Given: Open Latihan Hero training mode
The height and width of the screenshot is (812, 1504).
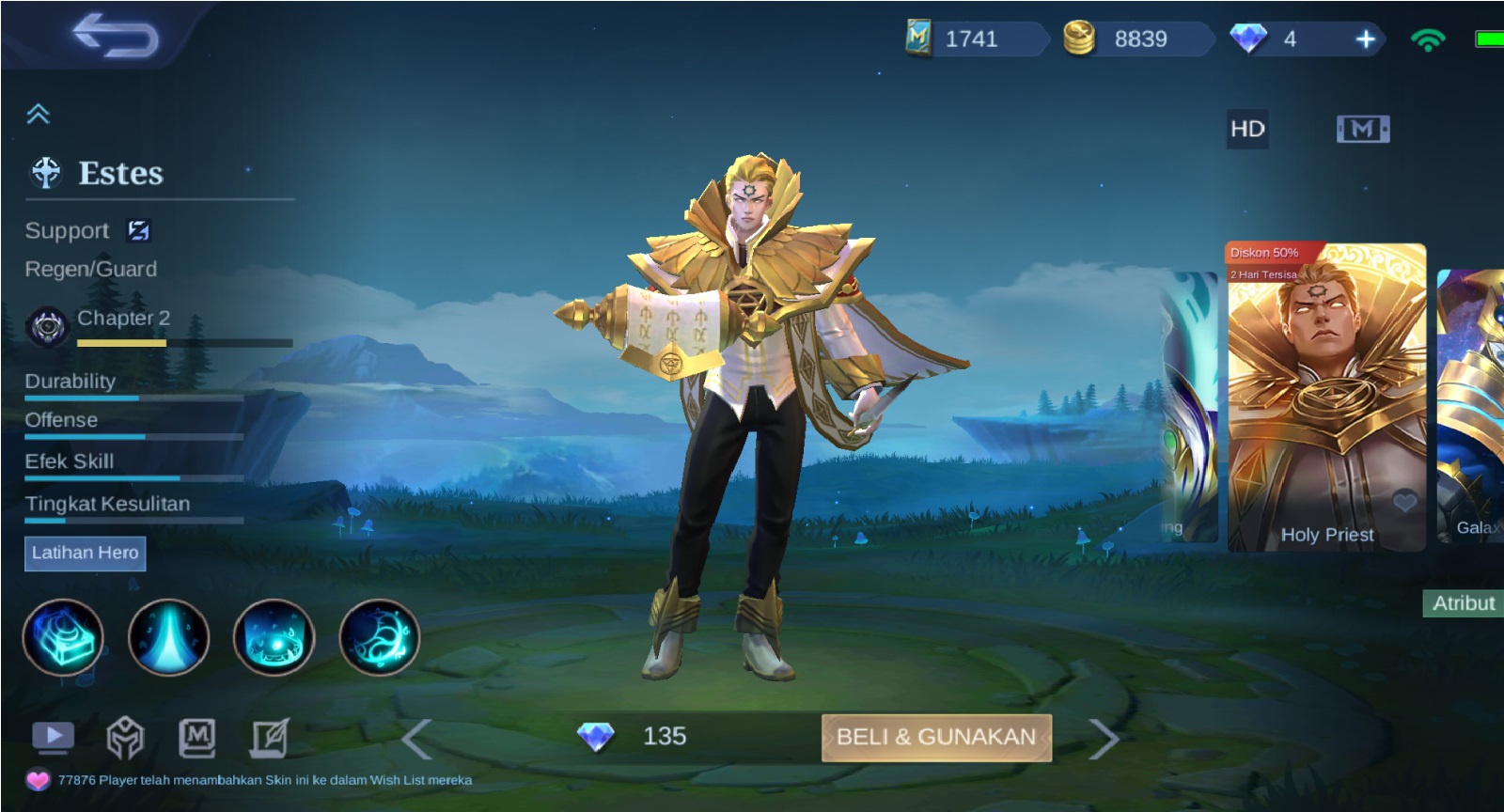Looking at the screenshot, I should [x=85, y=554].
